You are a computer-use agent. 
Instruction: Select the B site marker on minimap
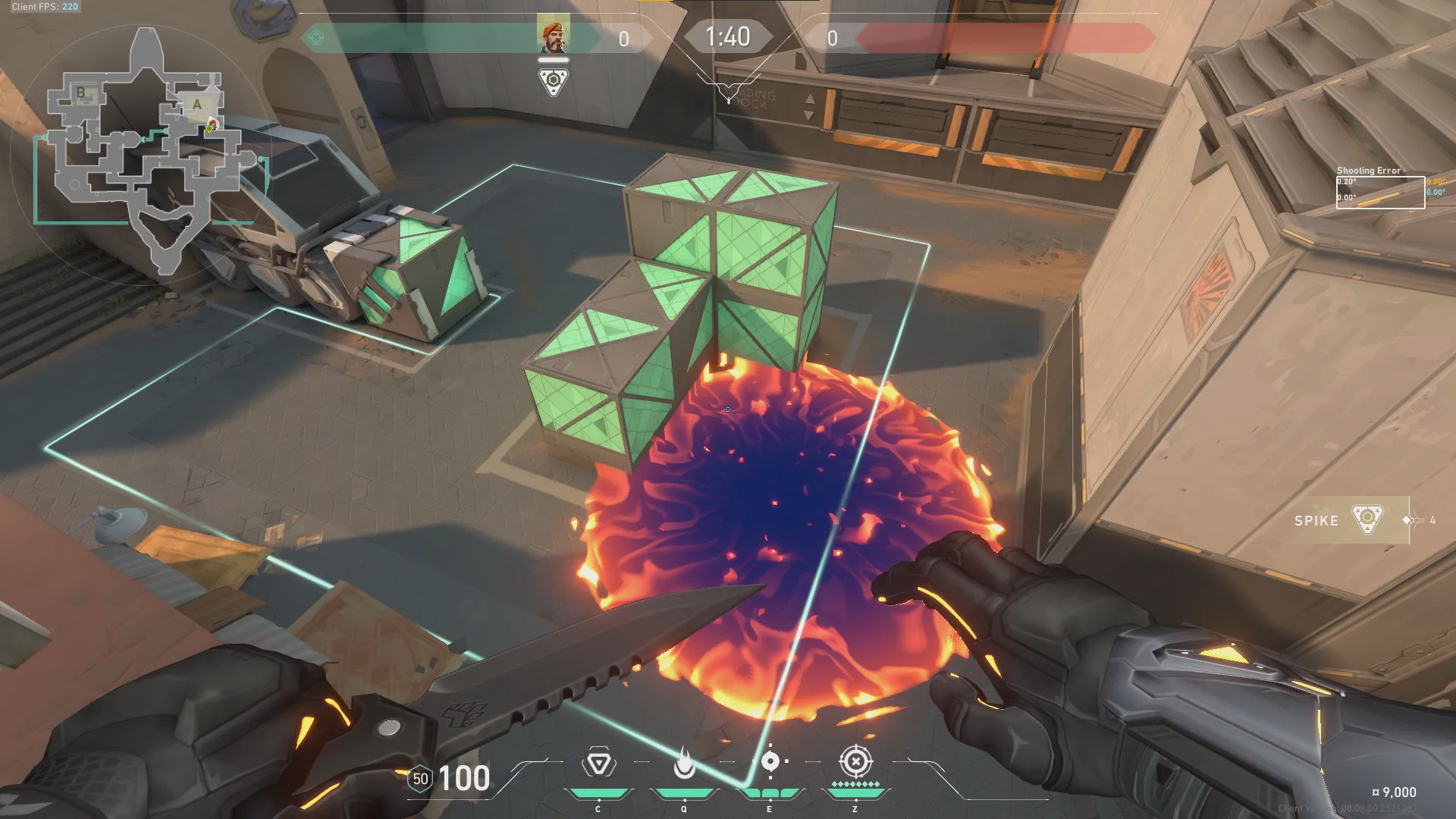click(81, 94)
